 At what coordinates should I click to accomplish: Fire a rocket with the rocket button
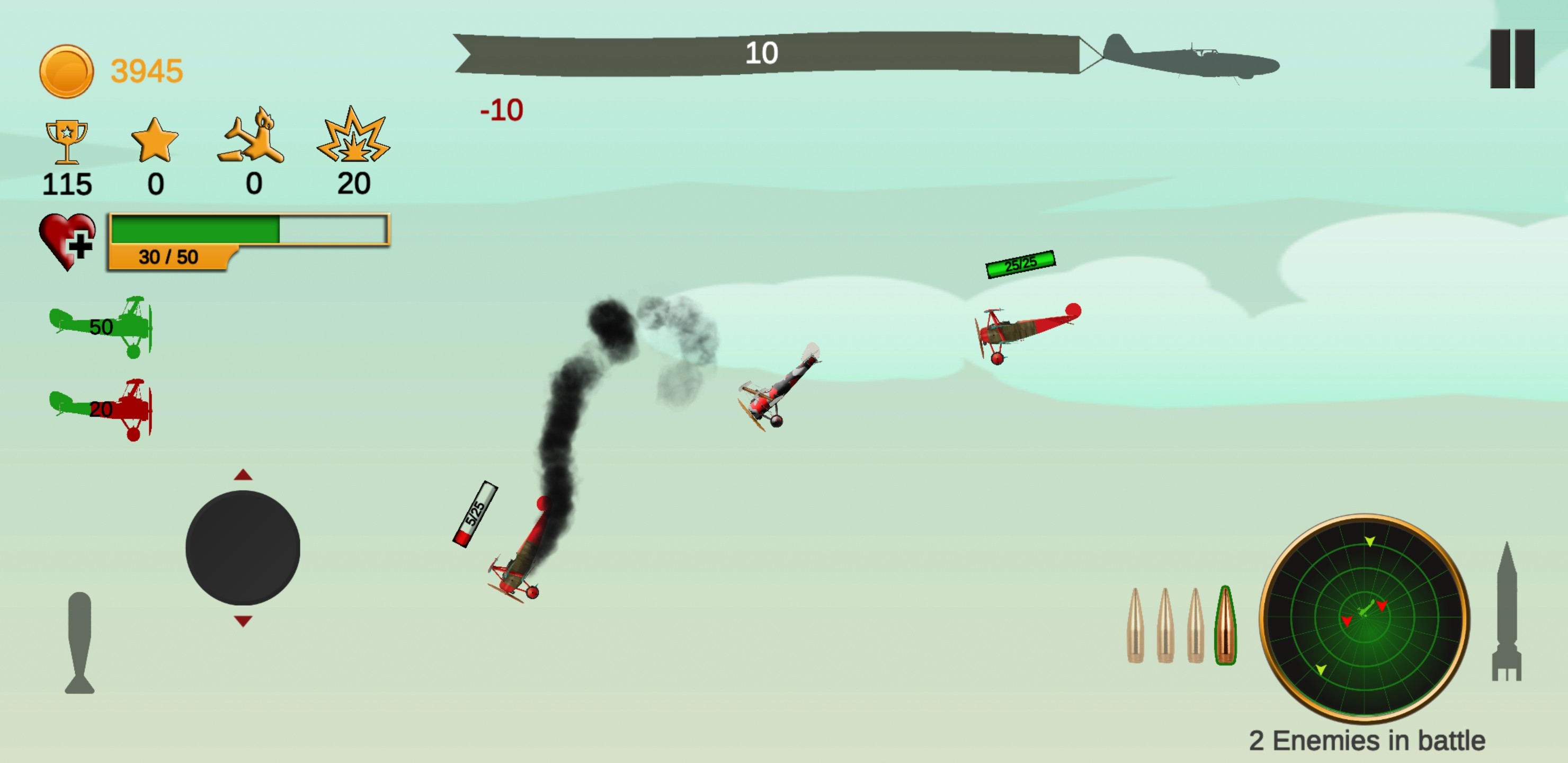point(1506,612)
